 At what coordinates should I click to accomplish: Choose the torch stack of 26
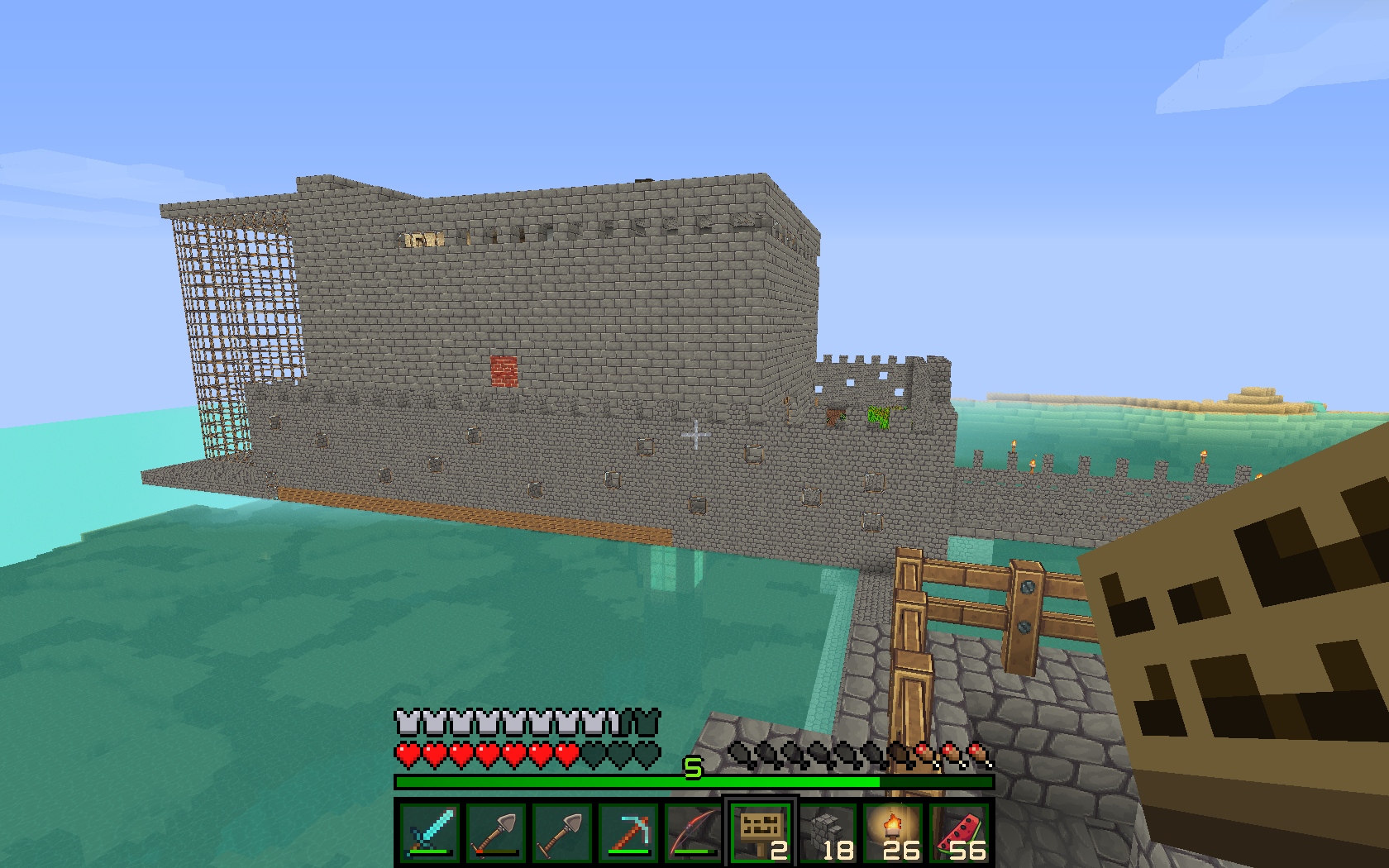pos(893,832)
